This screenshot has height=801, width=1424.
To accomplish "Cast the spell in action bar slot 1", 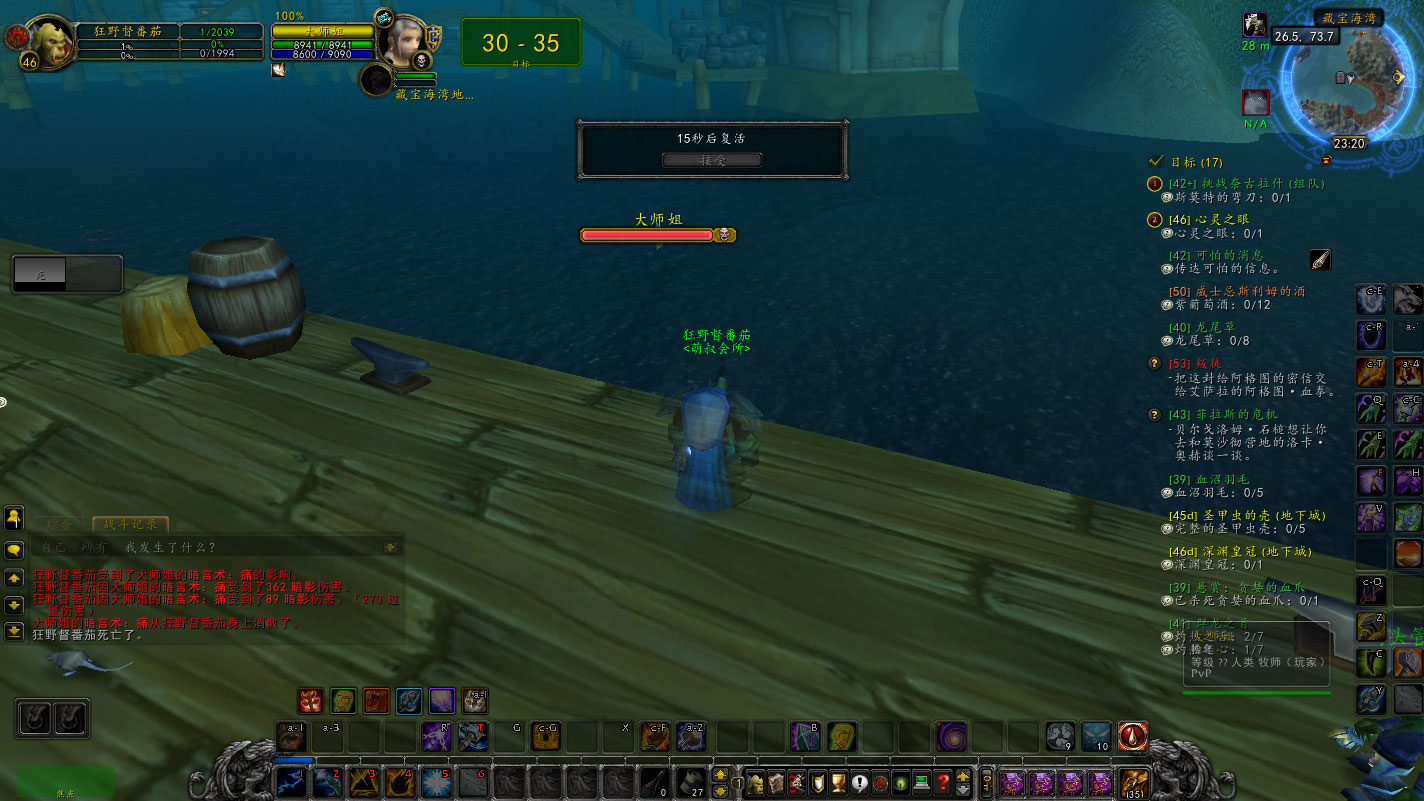I will tap(293, 783).
